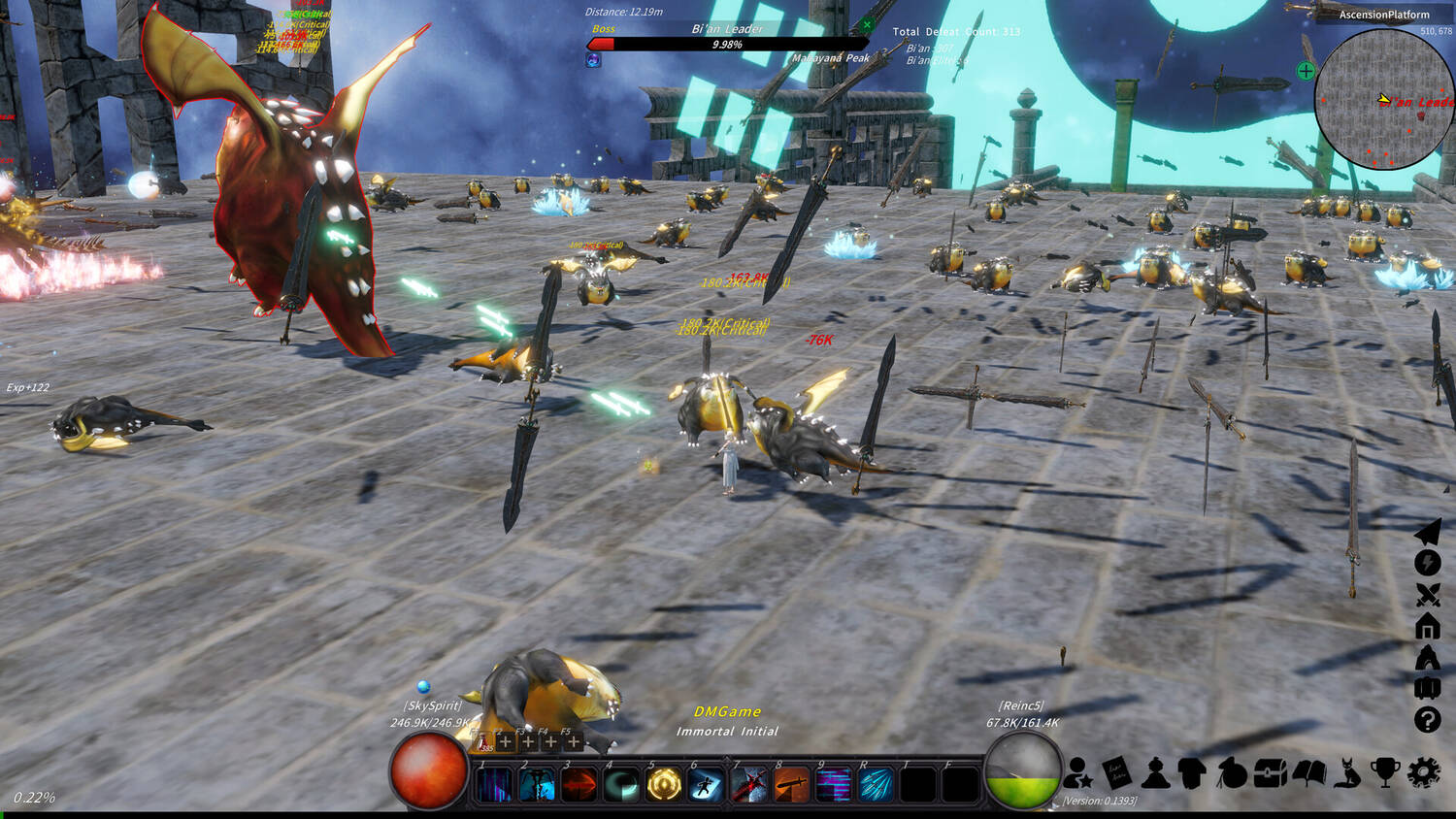Open the gear settings menu
1456x819 pixels.
point(1423,772)
